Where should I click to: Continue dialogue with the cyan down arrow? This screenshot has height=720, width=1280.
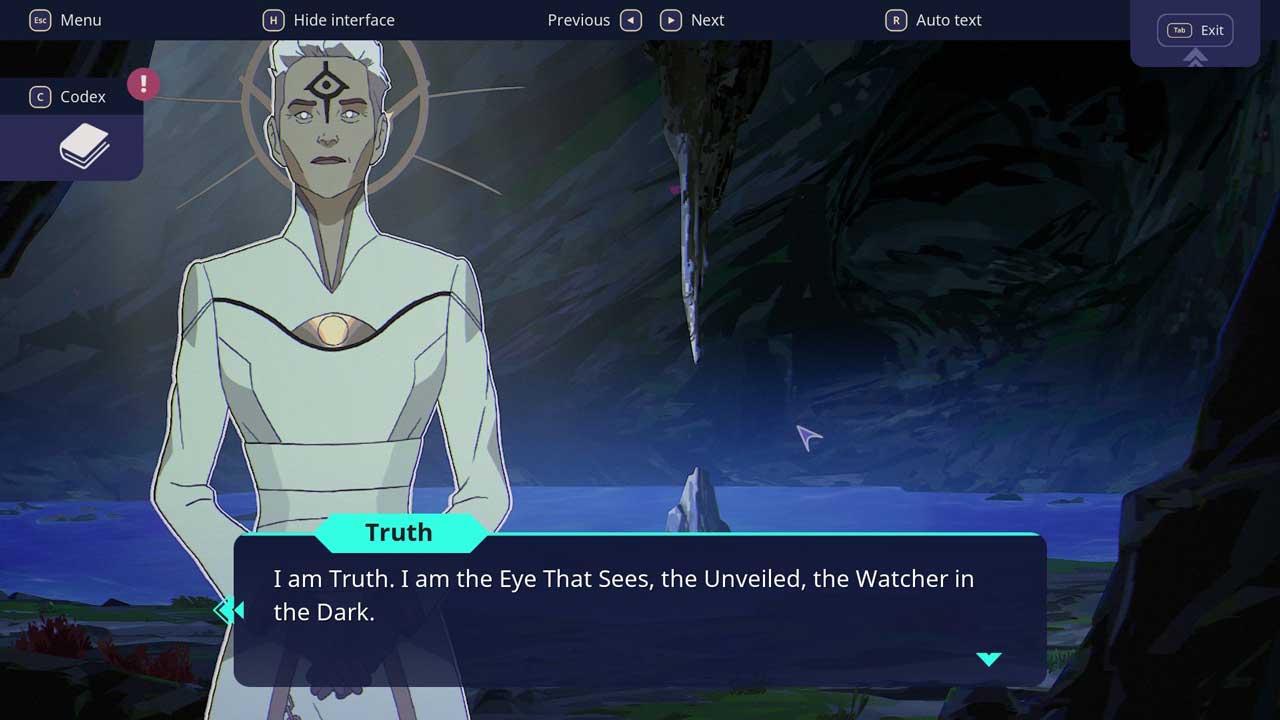pyautogui.click(x=989, y=659)
